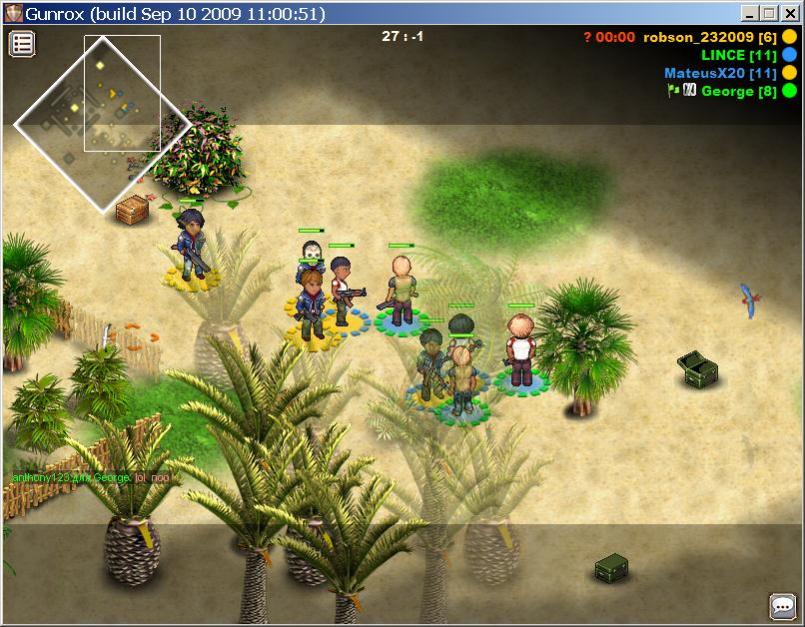Close the Gunrox window

coord(787,14)
